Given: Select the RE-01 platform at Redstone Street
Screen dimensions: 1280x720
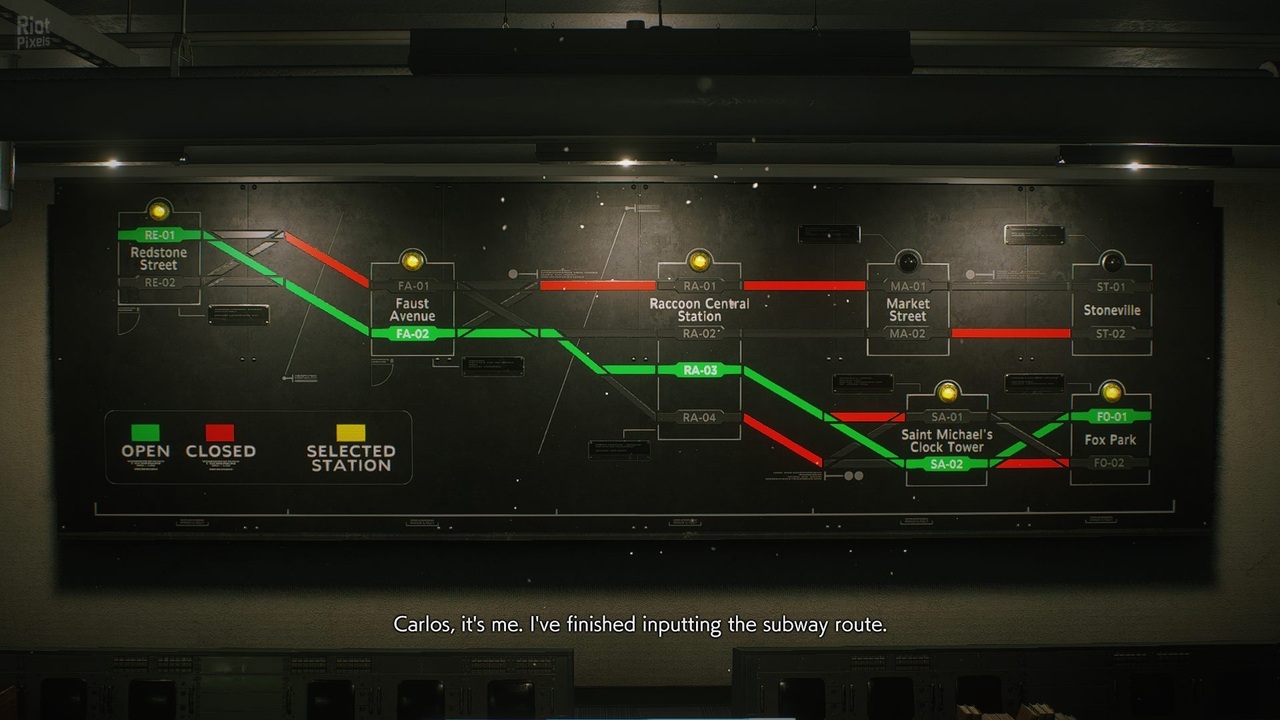Looking at the screenshot, I should pos(159,235).
